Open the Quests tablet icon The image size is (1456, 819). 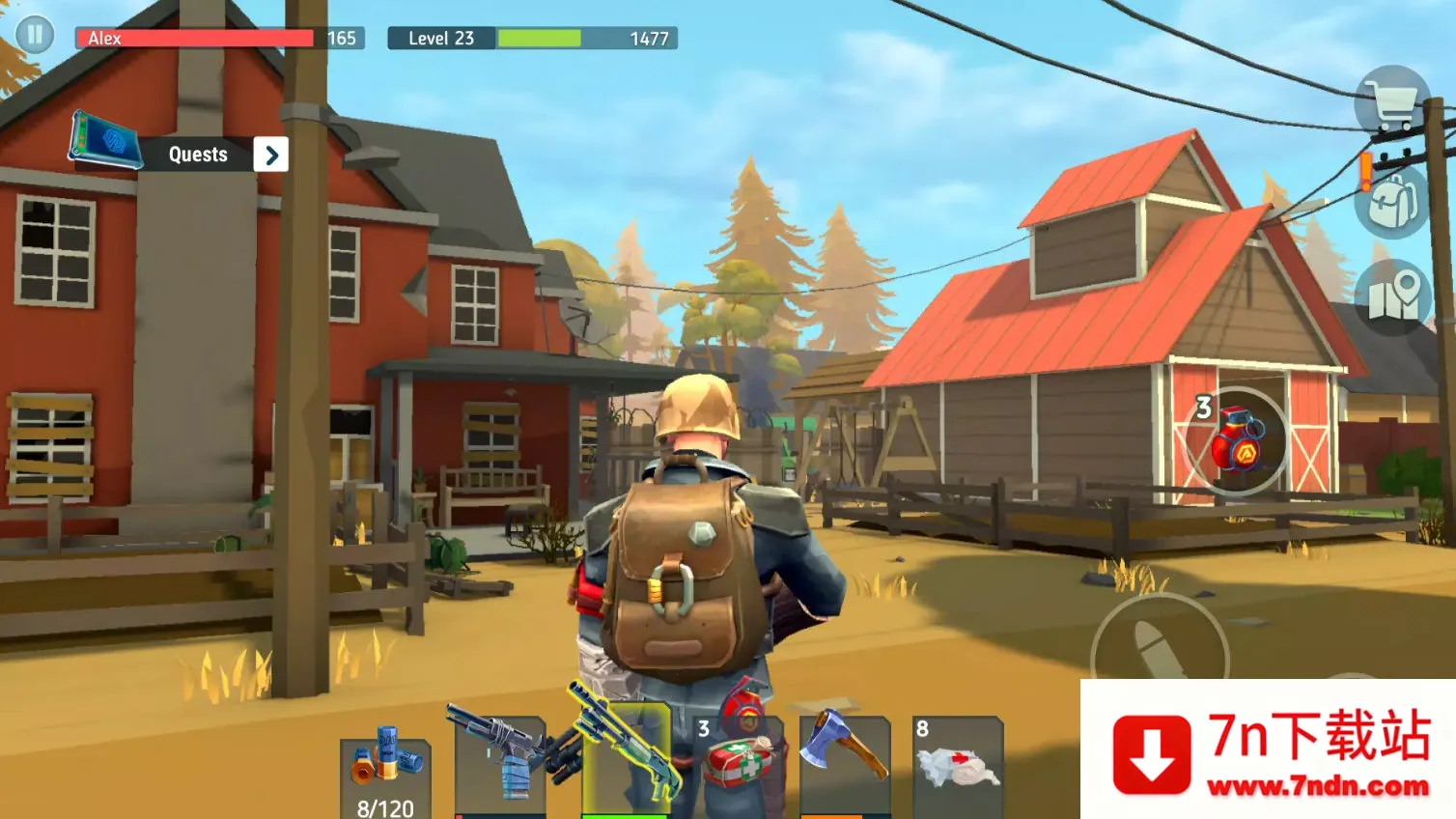pos(106,141)
